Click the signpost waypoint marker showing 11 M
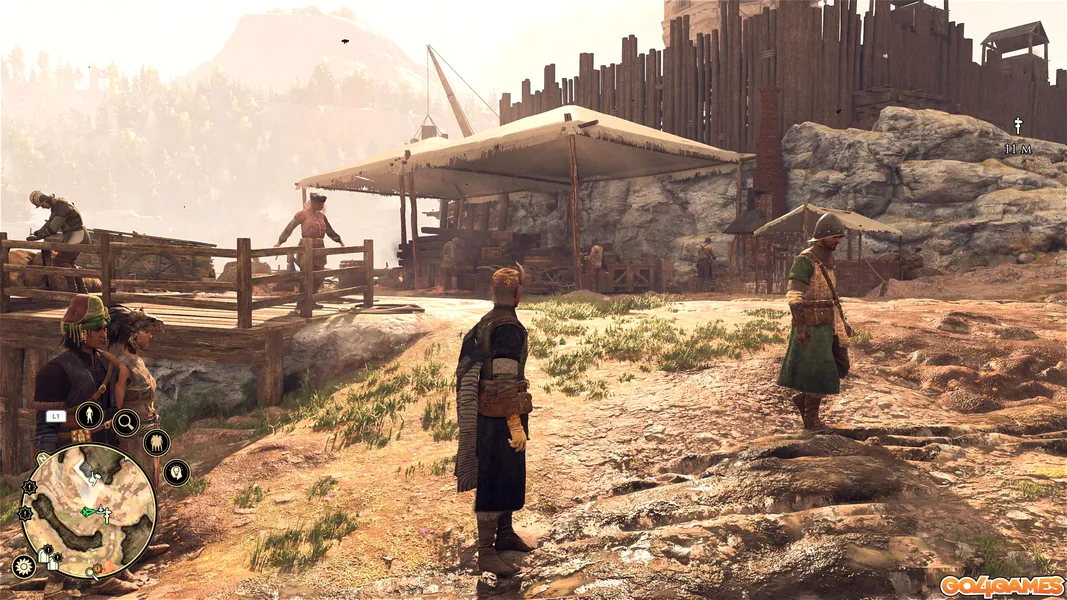Viewport: 1067px width, 600px height. (1018, 126)
